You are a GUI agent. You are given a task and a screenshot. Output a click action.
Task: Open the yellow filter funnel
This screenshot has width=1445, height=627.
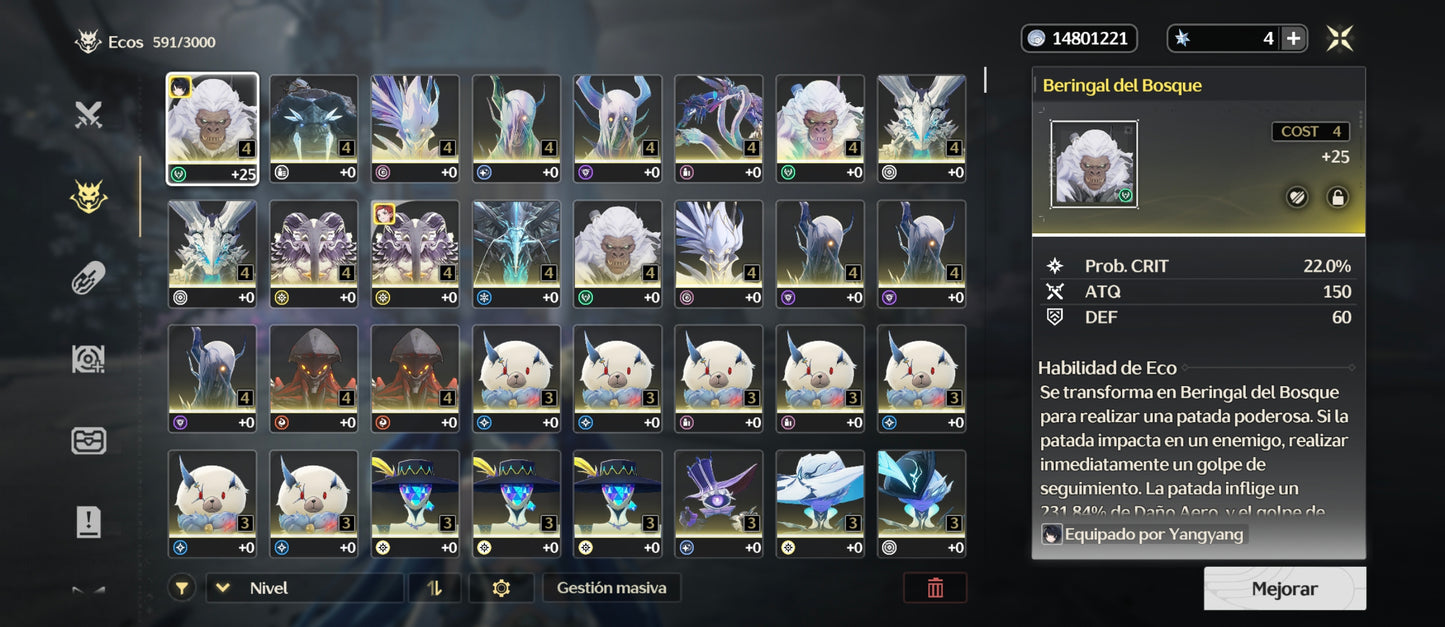click(181, 588)
